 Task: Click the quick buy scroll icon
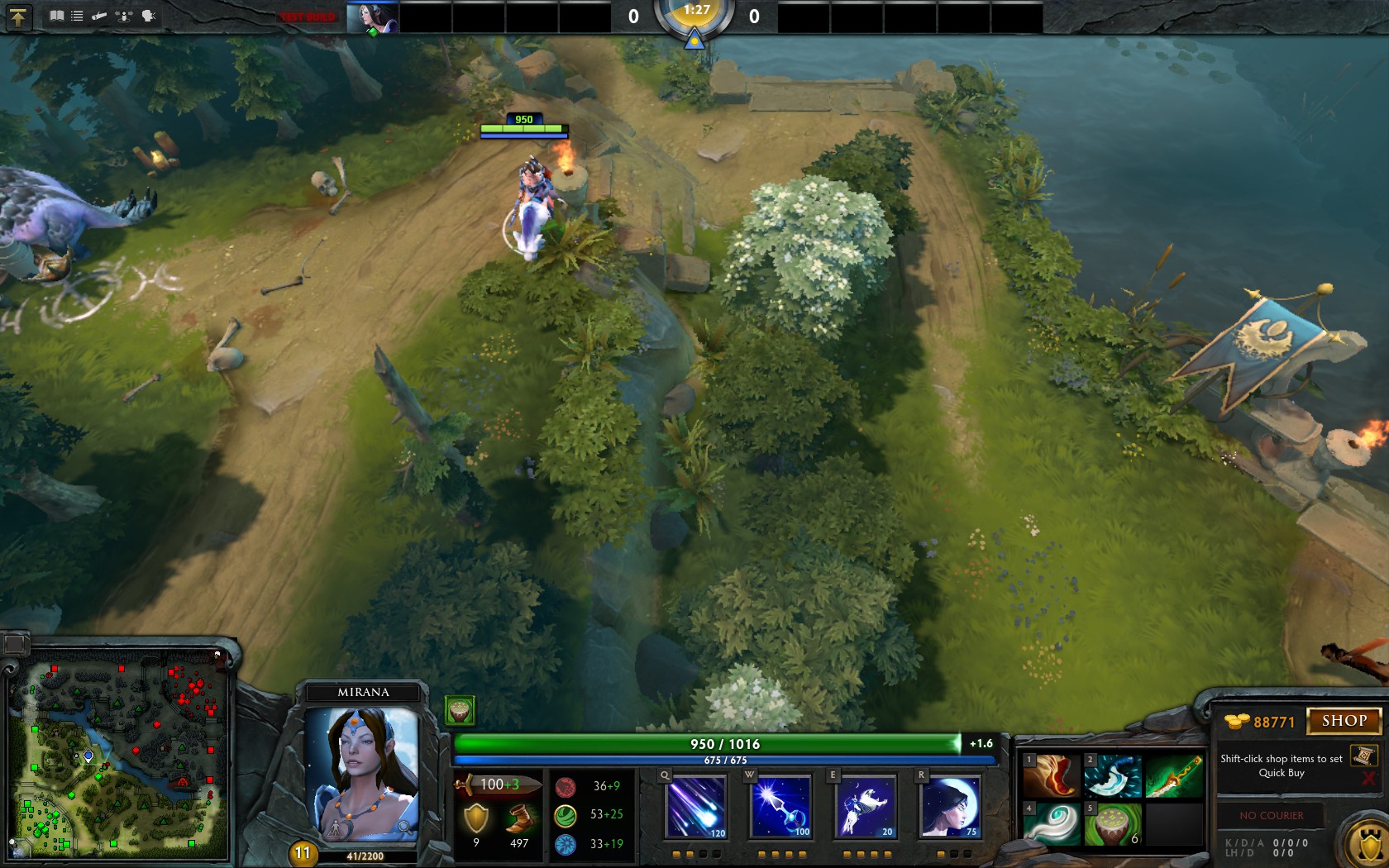[1363, 755]
